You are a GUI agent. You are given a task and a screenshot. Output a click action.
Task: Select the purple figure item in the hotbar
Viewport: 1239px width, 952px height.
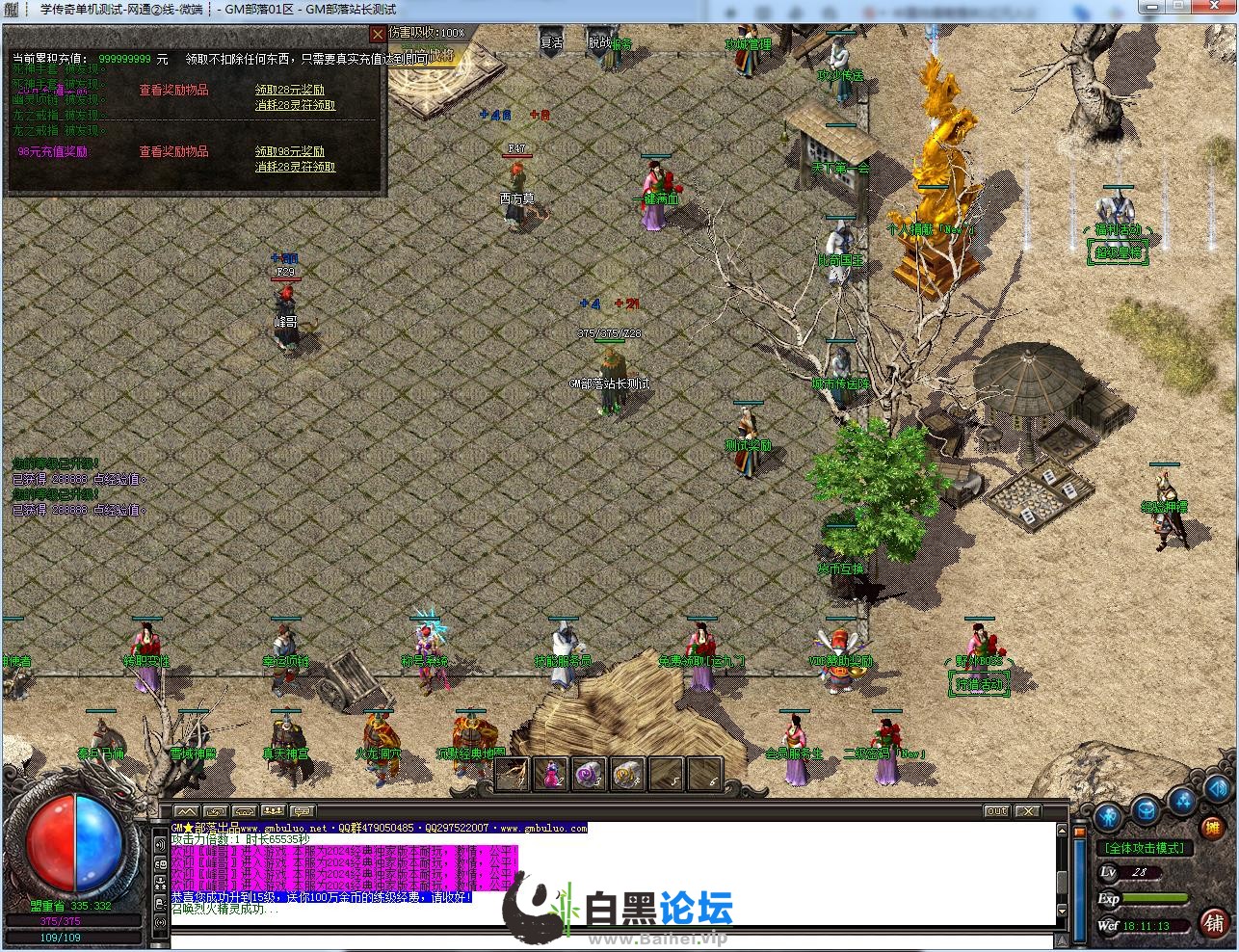551,774
